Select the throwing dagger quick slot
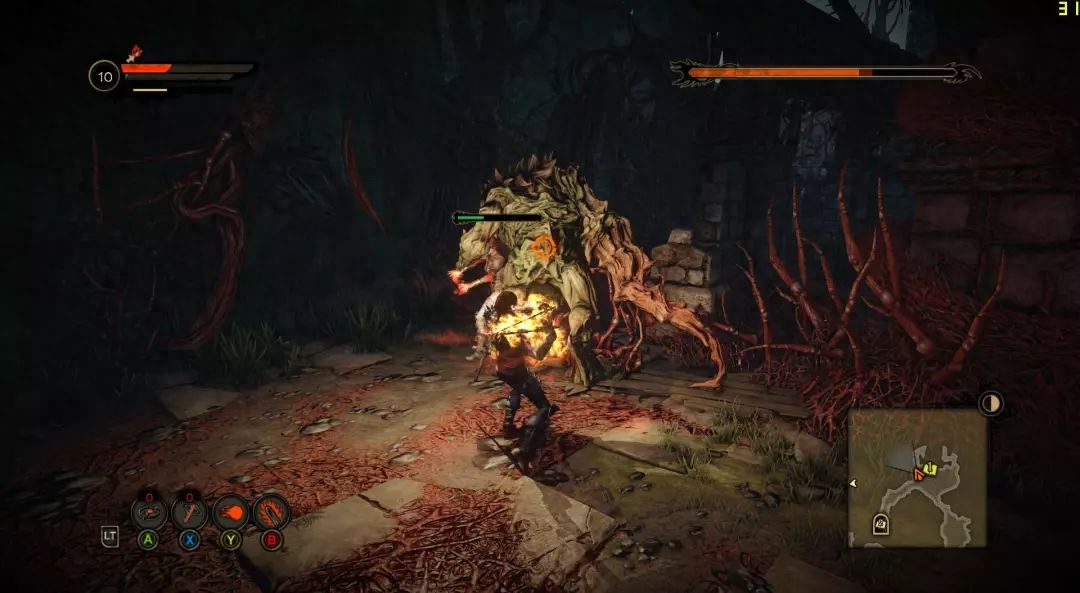 (x=189, y=513)
